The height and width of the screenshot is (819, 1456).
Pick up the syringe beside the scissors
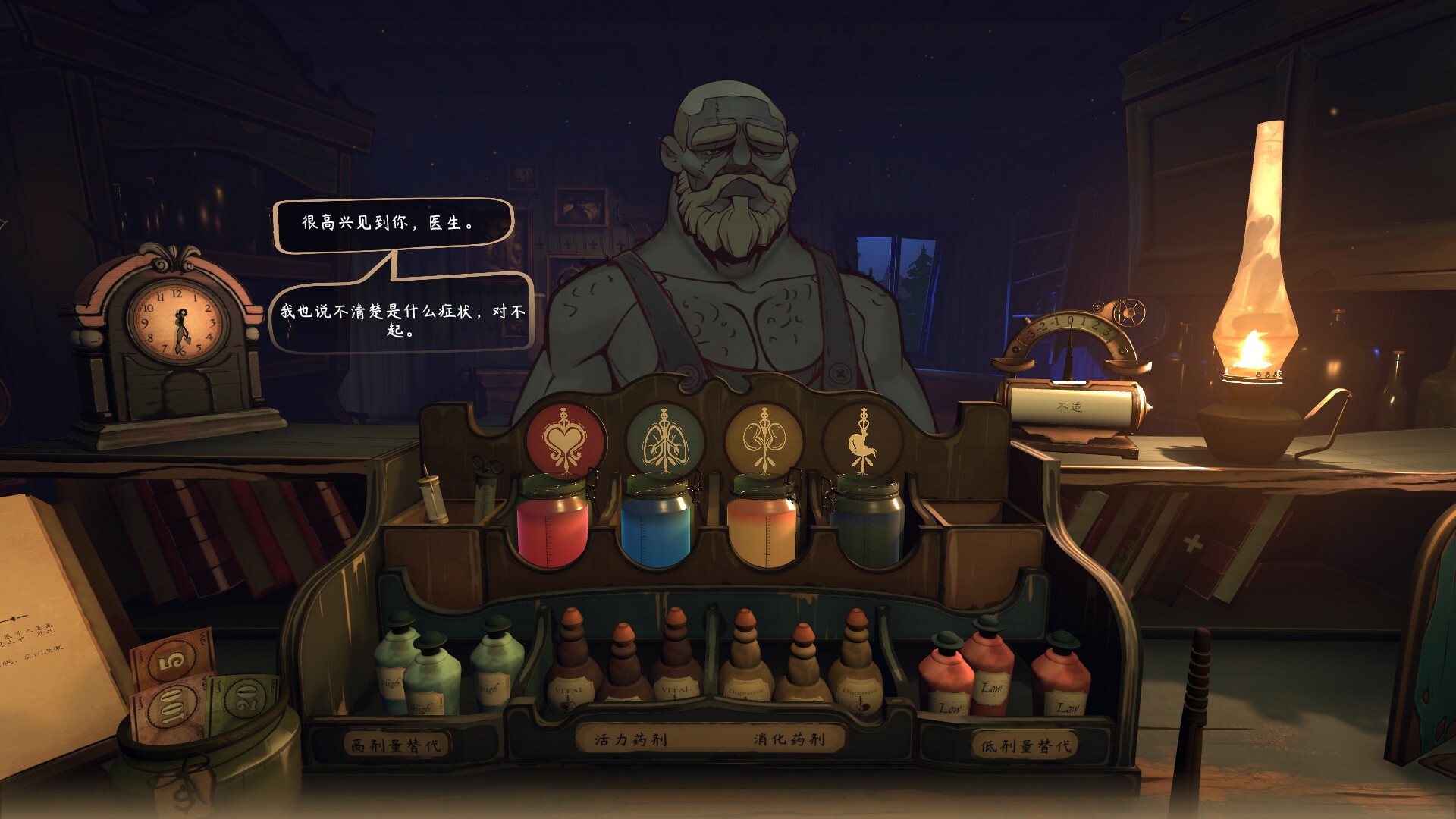434,497
